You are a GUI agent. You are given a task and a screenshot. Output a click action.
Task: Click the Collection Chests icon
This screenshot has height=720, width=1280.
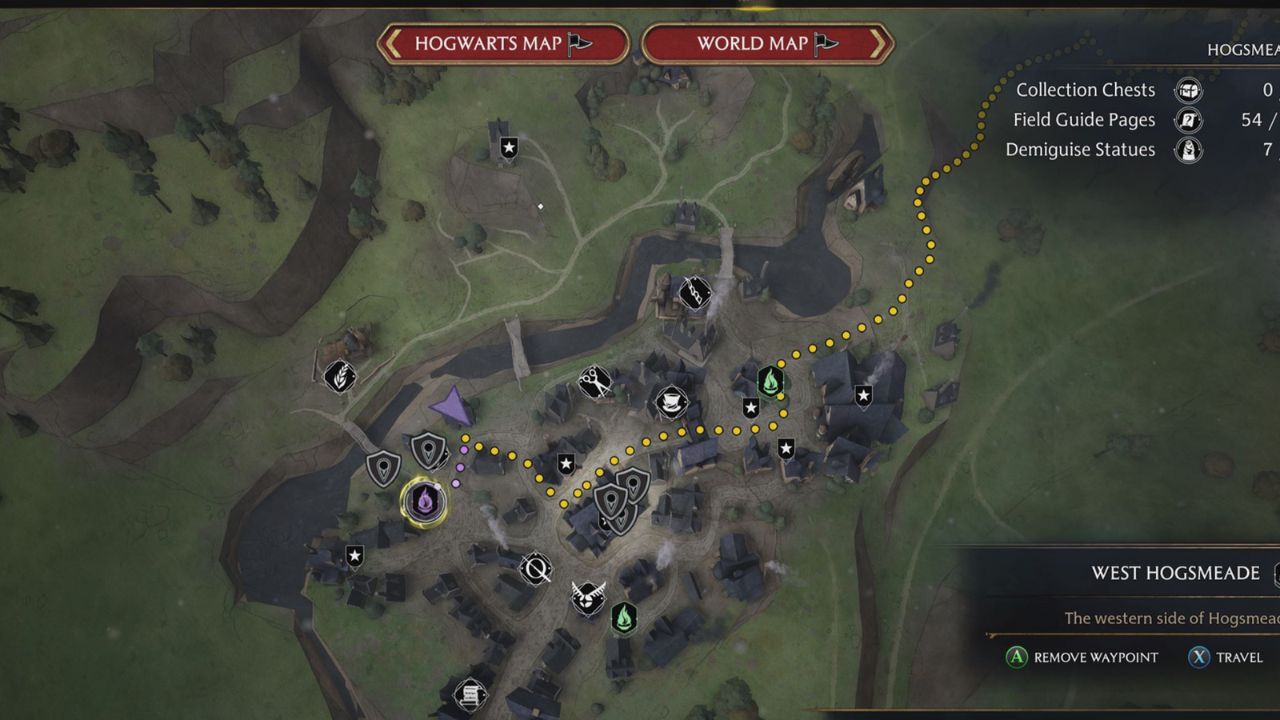tap(1188, 90)
